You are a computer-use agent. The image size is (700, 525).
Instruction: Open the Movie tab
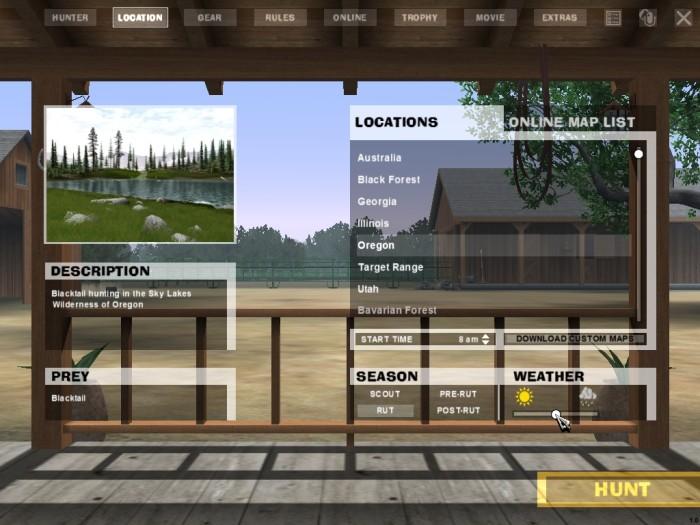tap(491, 18)
